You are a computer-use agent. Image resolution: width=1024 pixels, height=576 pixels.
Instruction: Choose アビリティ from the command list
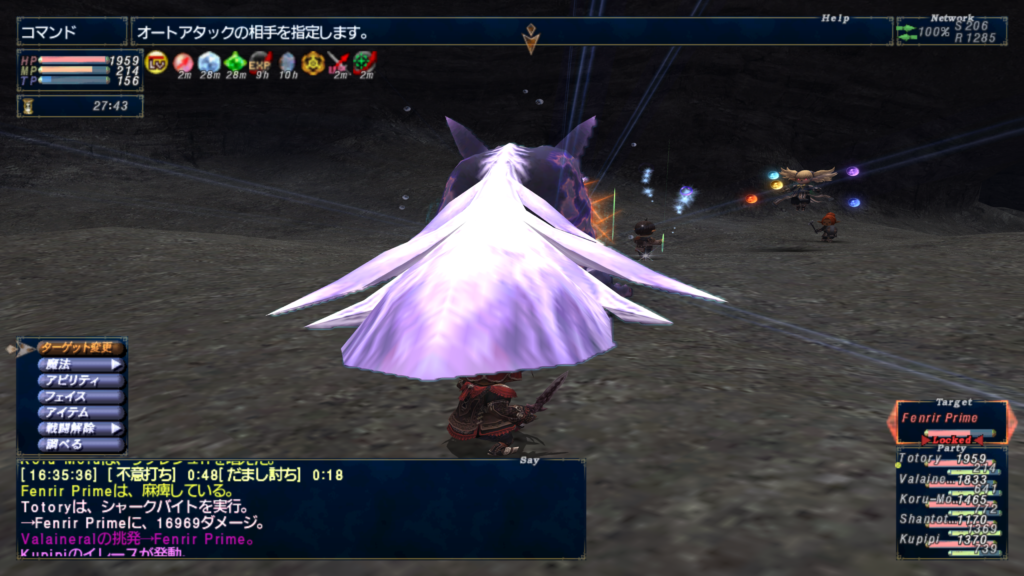82,380
